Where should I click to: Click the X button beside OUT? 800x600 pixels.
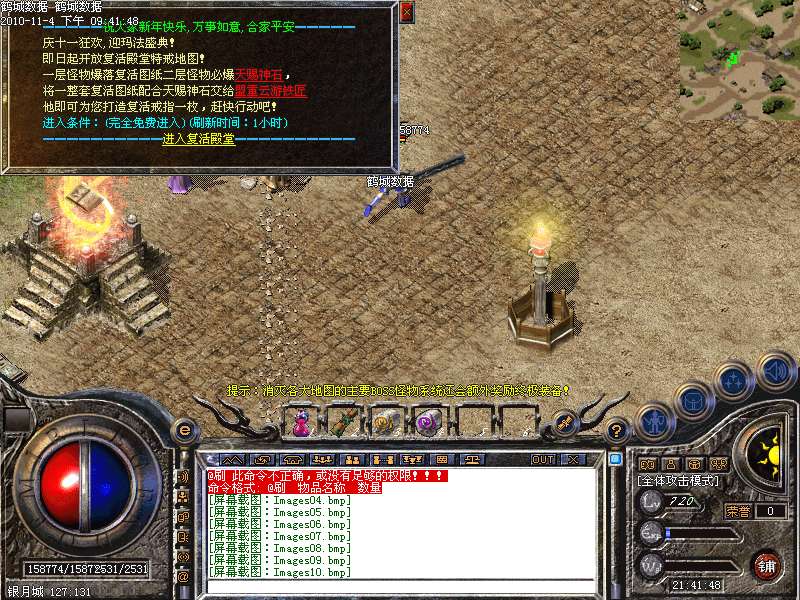(x=573, y=459)
